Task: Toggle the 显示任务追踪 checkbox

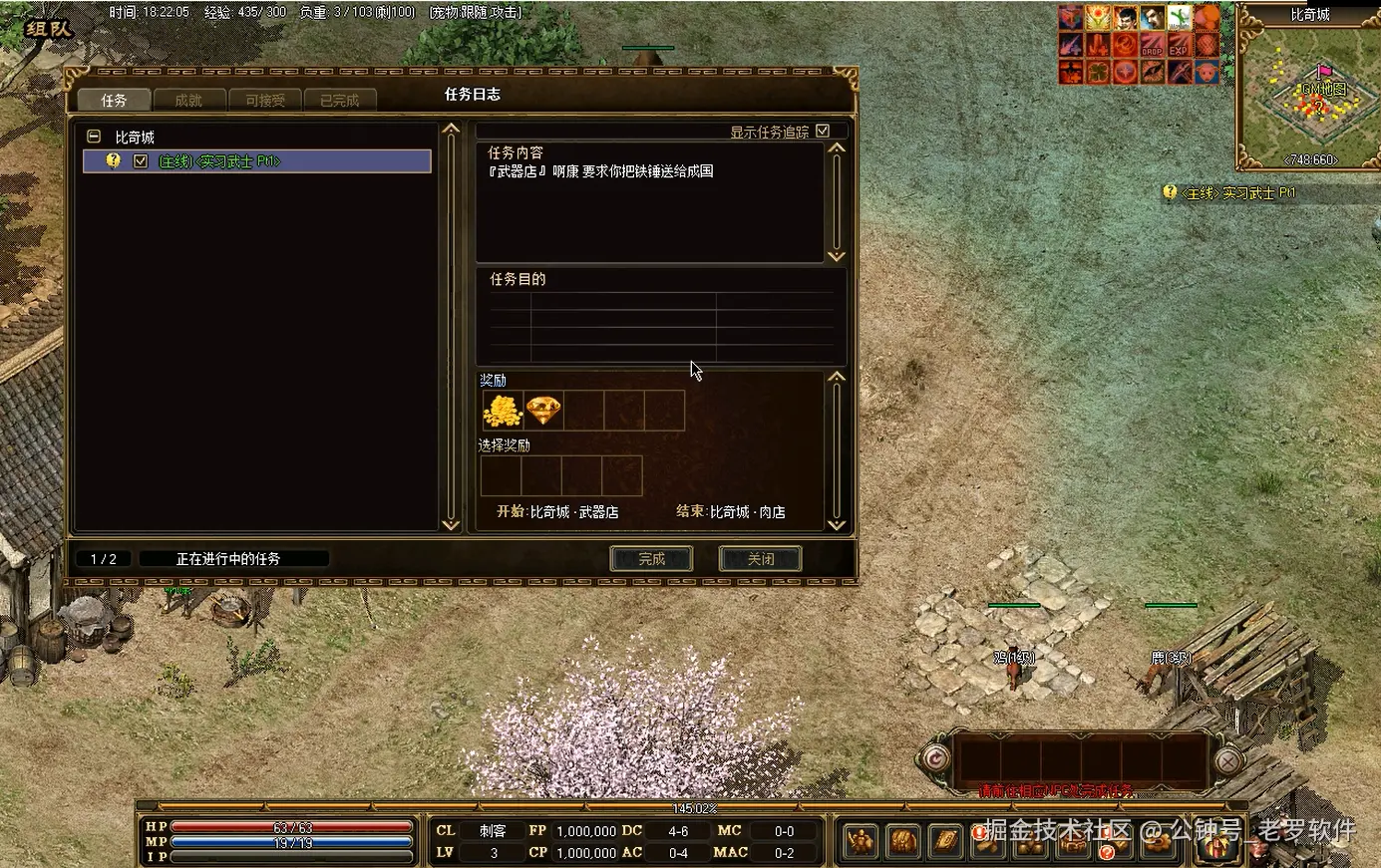Action: pos(823,131)
